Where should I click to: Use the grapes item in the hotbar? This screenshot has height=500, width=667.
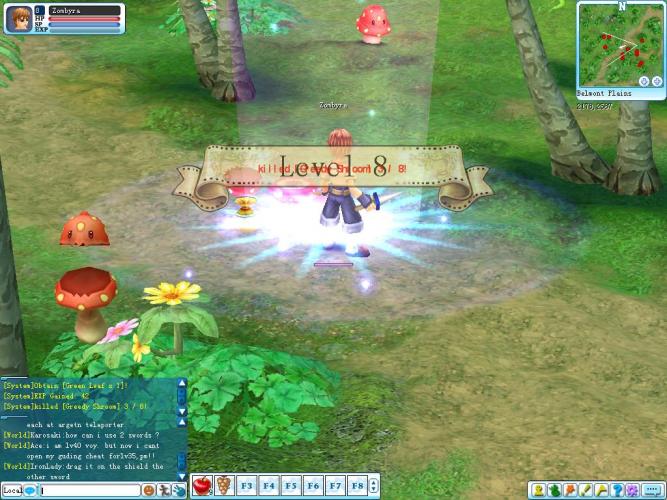pyautogui.click(x=224, y=486)
